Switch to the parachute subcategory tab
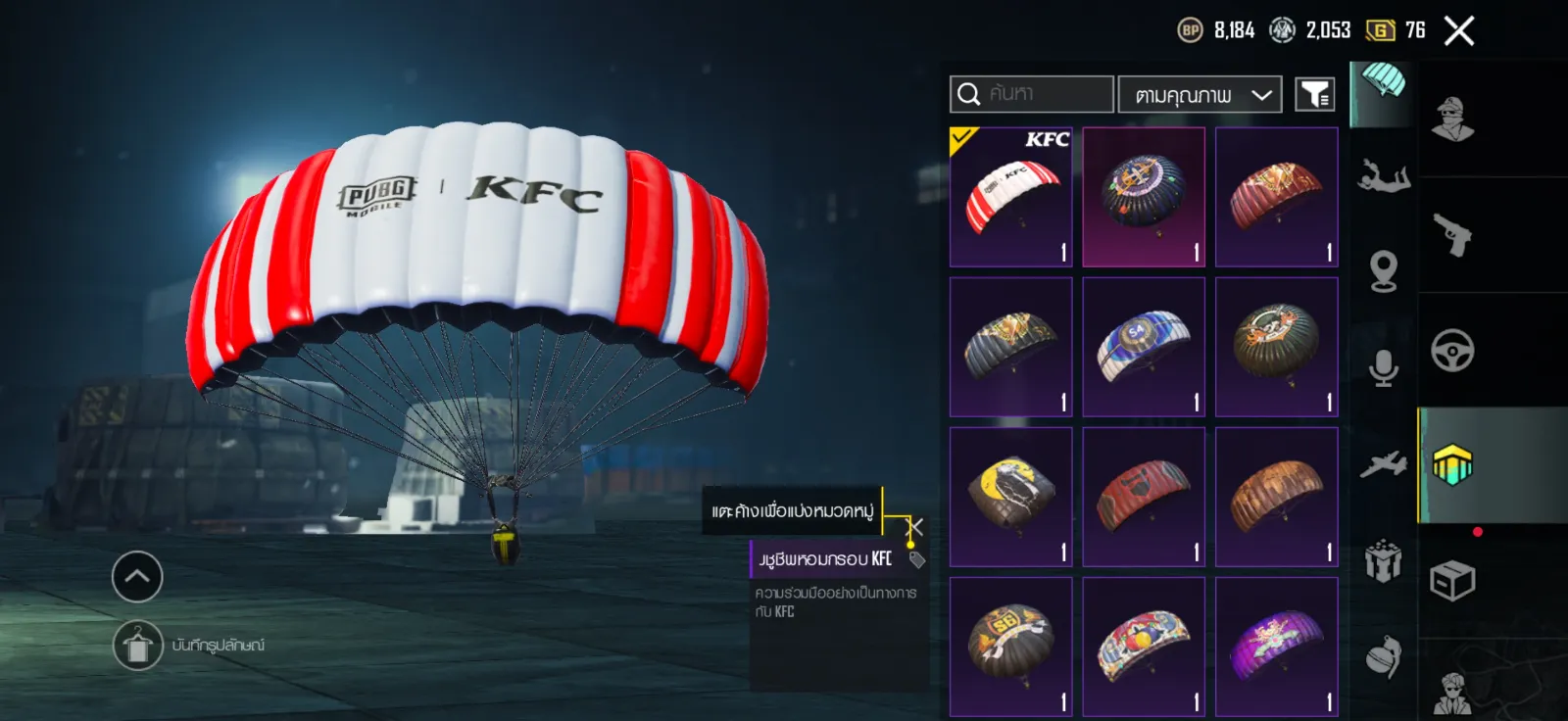This screenshot has height=721, width=1568. pyautogui.click(x=1382, y=88)
